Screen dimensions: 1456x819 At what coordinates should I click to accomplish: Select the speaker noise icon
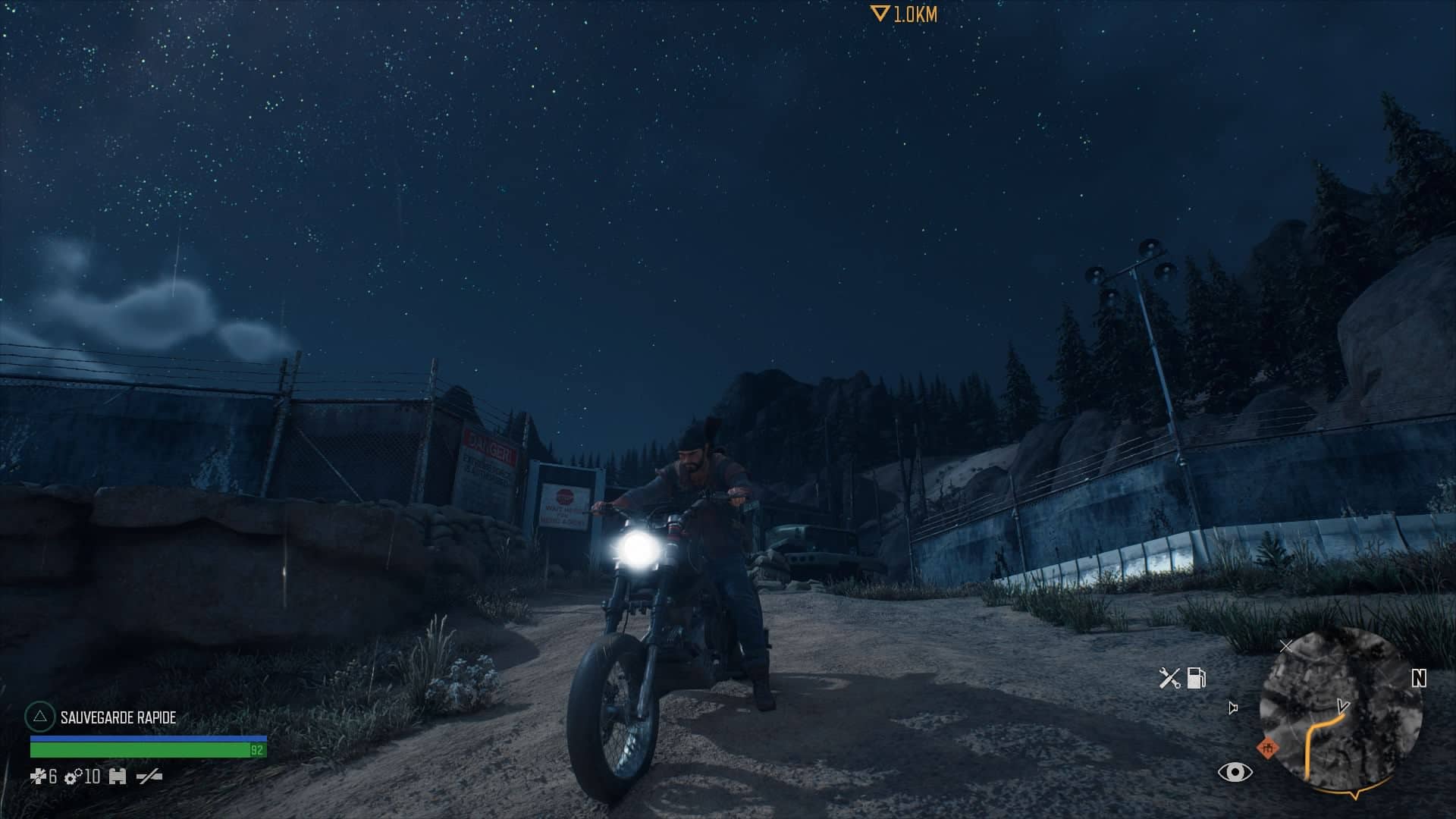pyautogui.click(x=1233, y=708)
